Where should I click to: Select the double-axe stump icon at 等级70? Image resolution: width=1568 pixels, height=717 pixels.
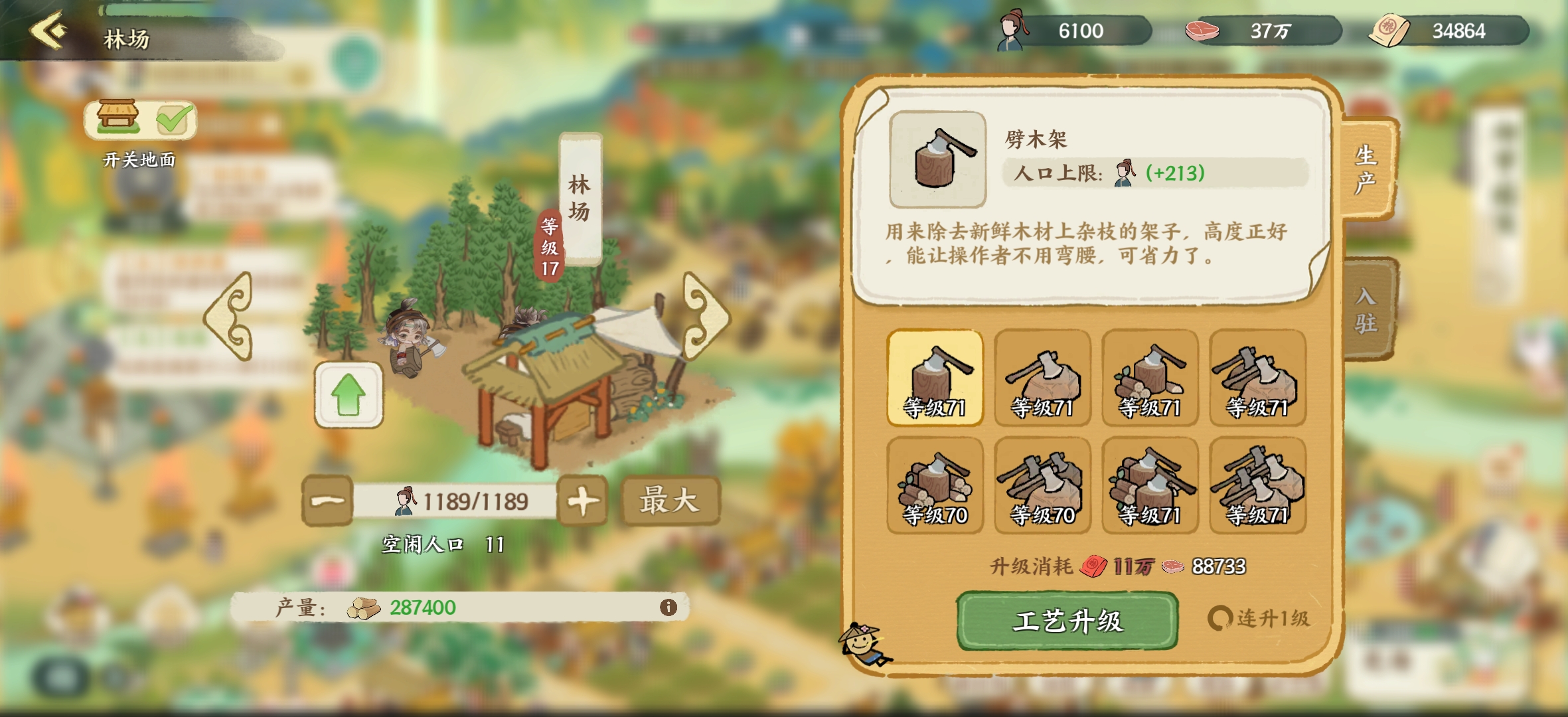[x=1042, y=485]
